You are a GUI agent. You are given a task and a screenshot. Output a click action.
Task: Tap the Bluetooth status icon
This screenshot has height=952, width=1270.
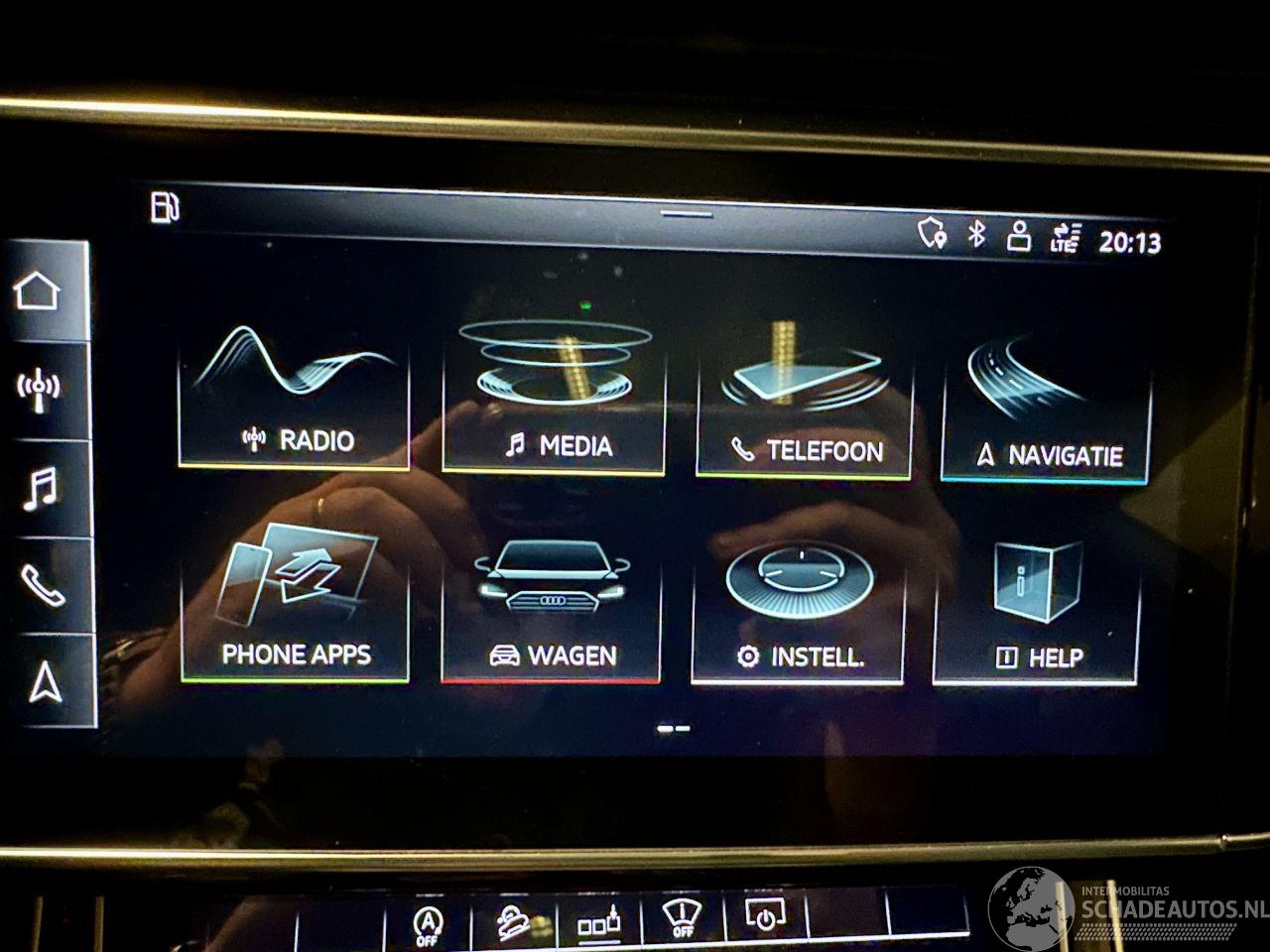977,234
